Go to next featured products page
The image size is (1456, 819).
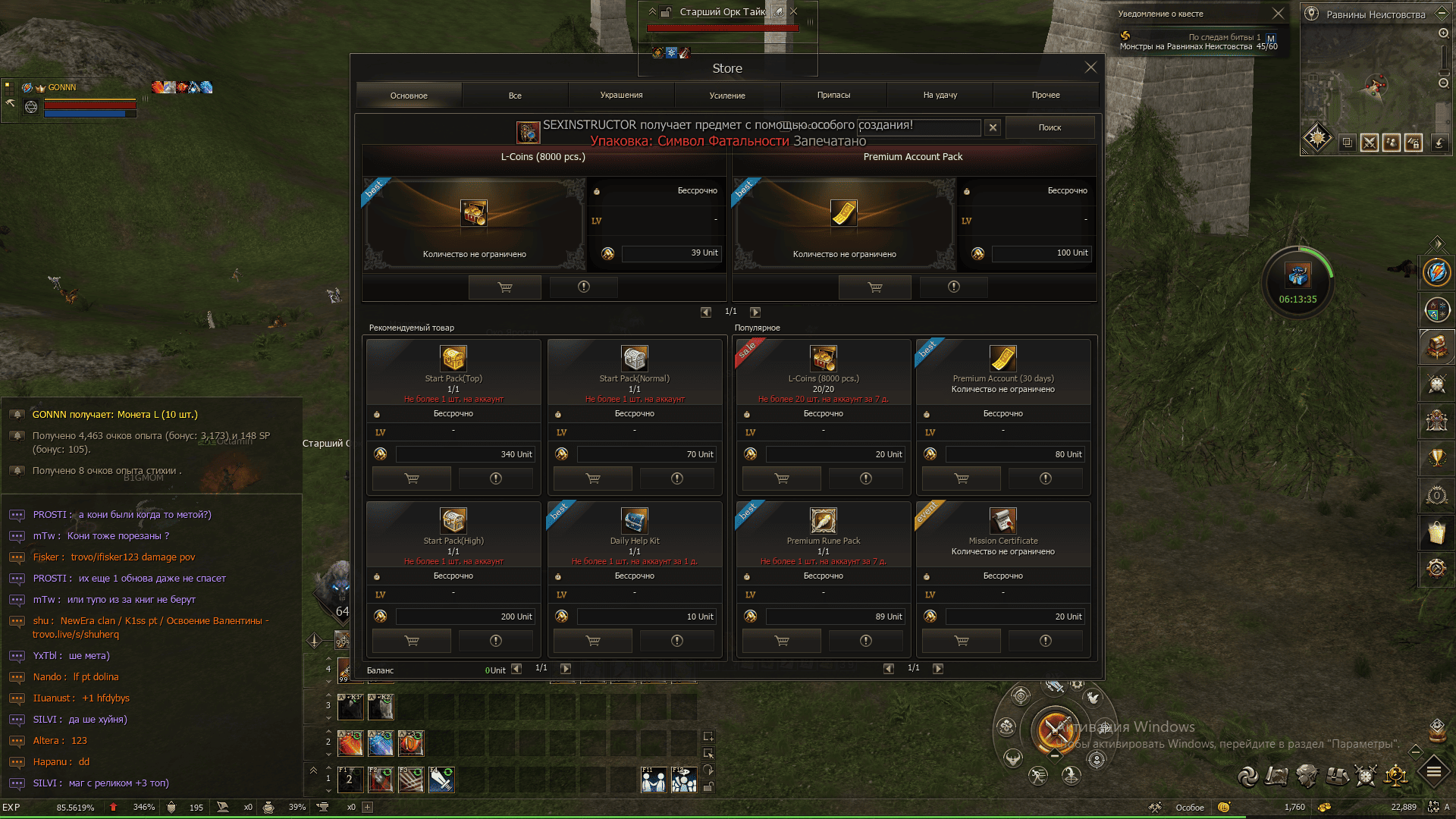click(755, 312)
